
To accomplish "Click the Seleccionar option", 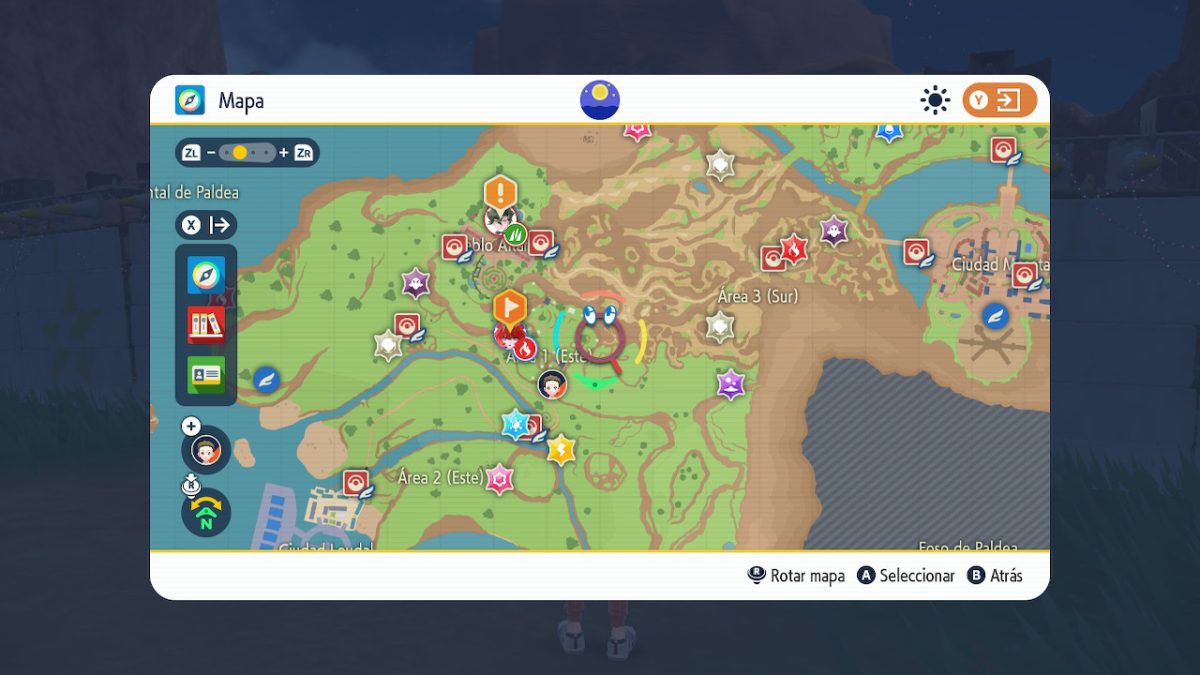I will tap(907, 576).
